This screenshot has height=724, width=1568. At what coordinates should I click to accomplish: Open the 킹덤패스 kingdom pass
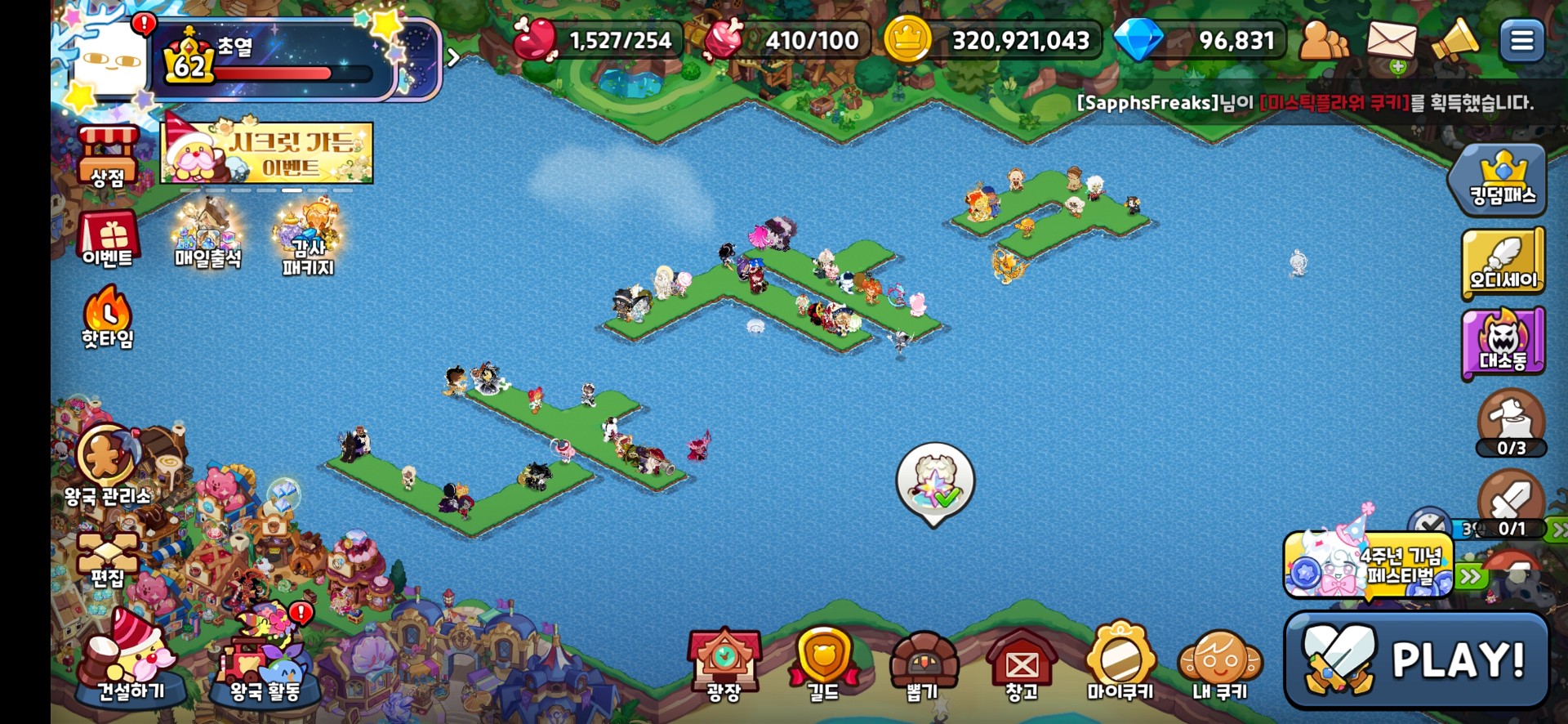click(x=1502, y=178)
